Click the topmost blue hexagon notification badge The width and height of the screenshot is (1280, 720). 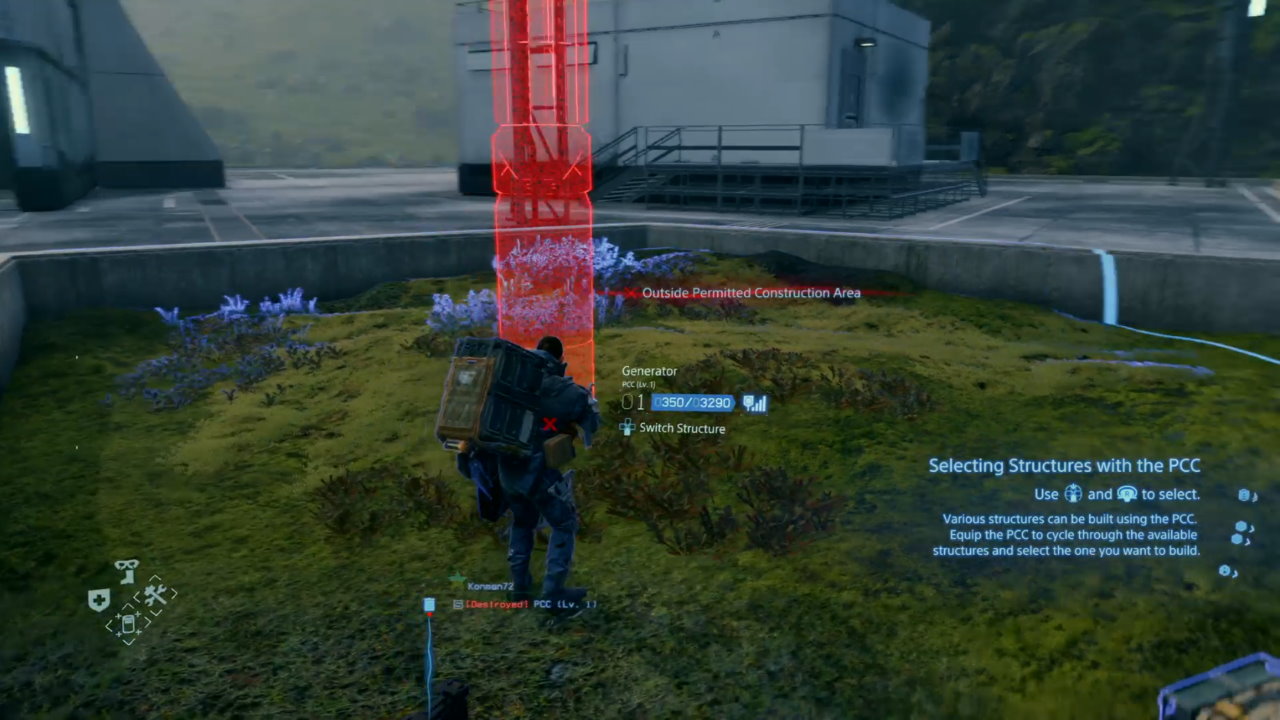click(x=1243, y=495)
